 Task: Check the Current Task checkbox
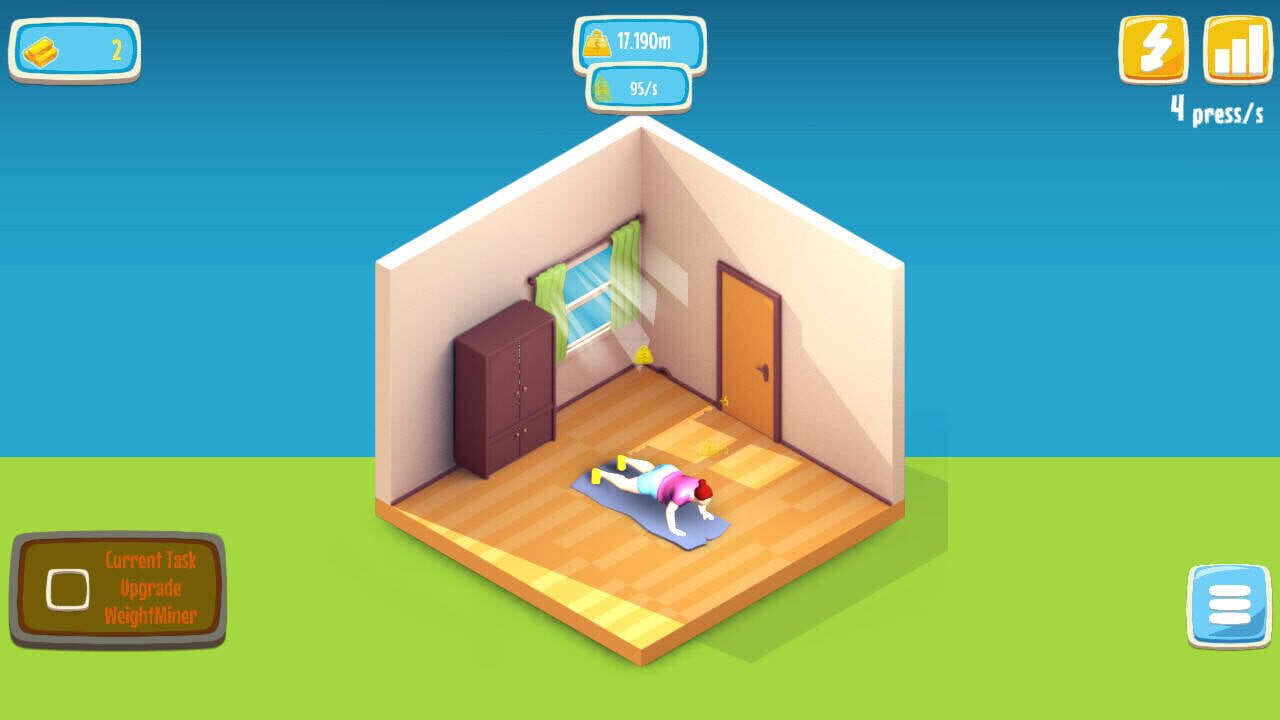tap(66, 591)
